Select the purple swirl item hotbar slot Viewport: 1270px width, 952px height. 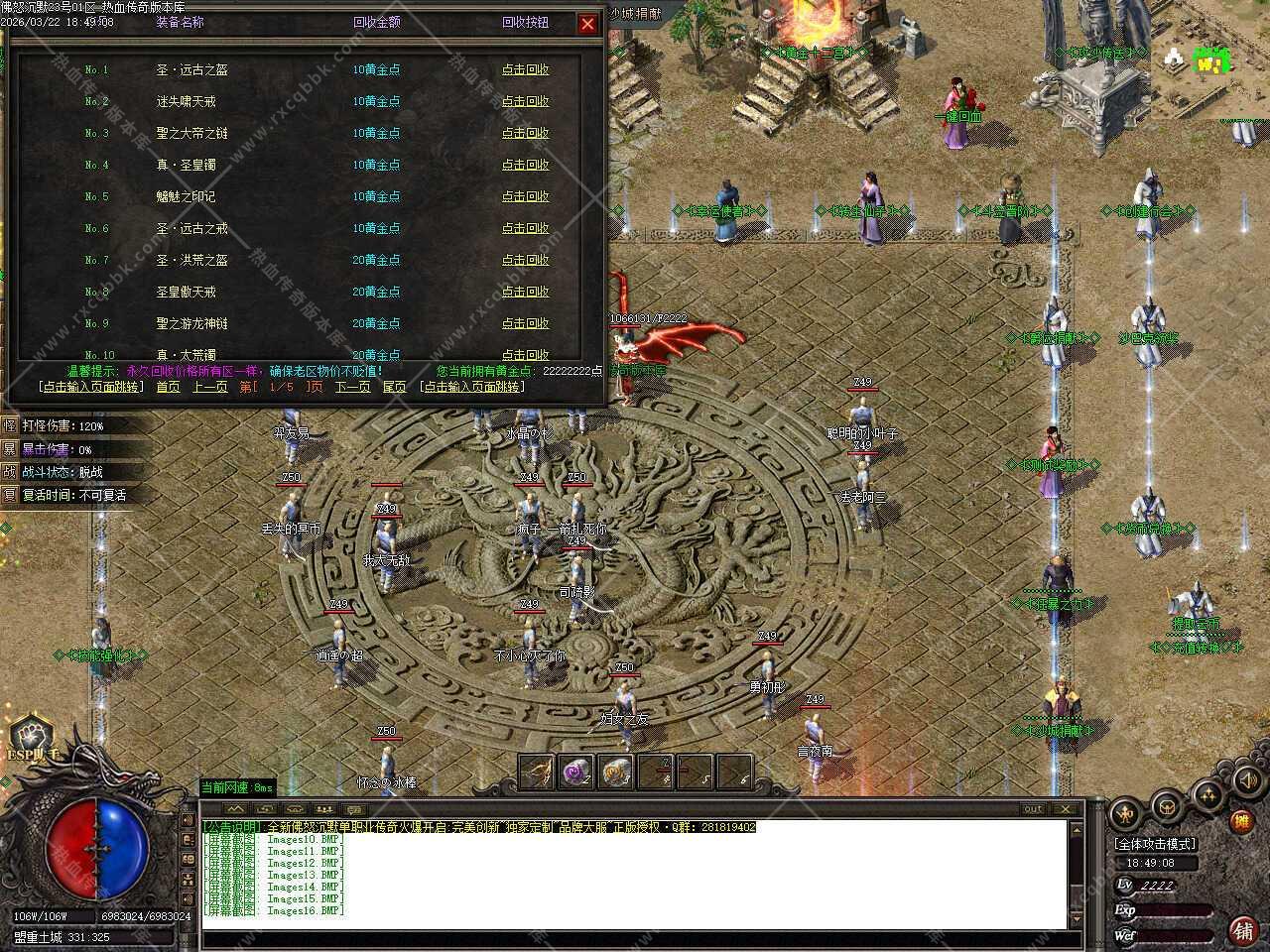tap(576, 771)
